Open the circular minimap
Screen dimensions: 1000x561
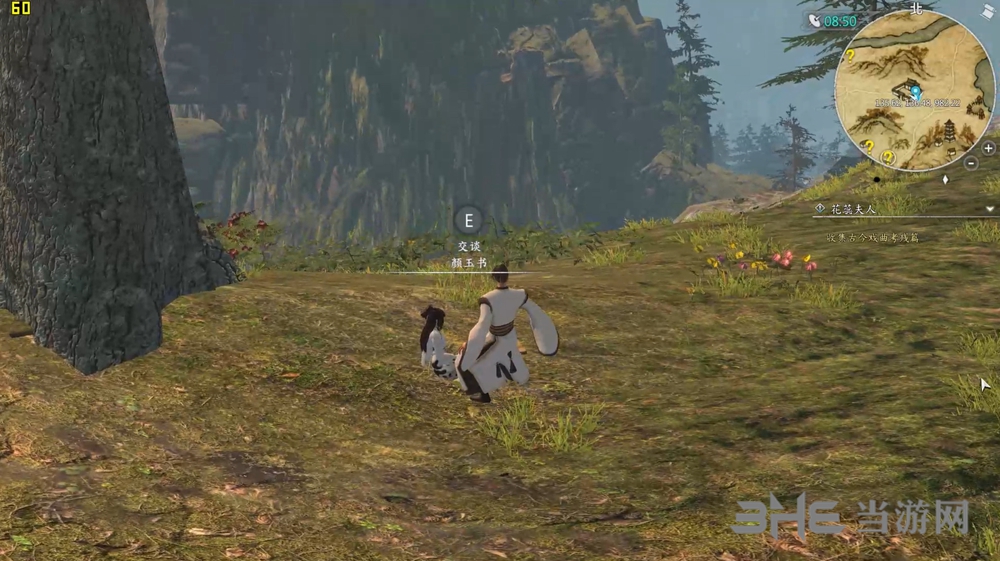[x=914, y=90]
